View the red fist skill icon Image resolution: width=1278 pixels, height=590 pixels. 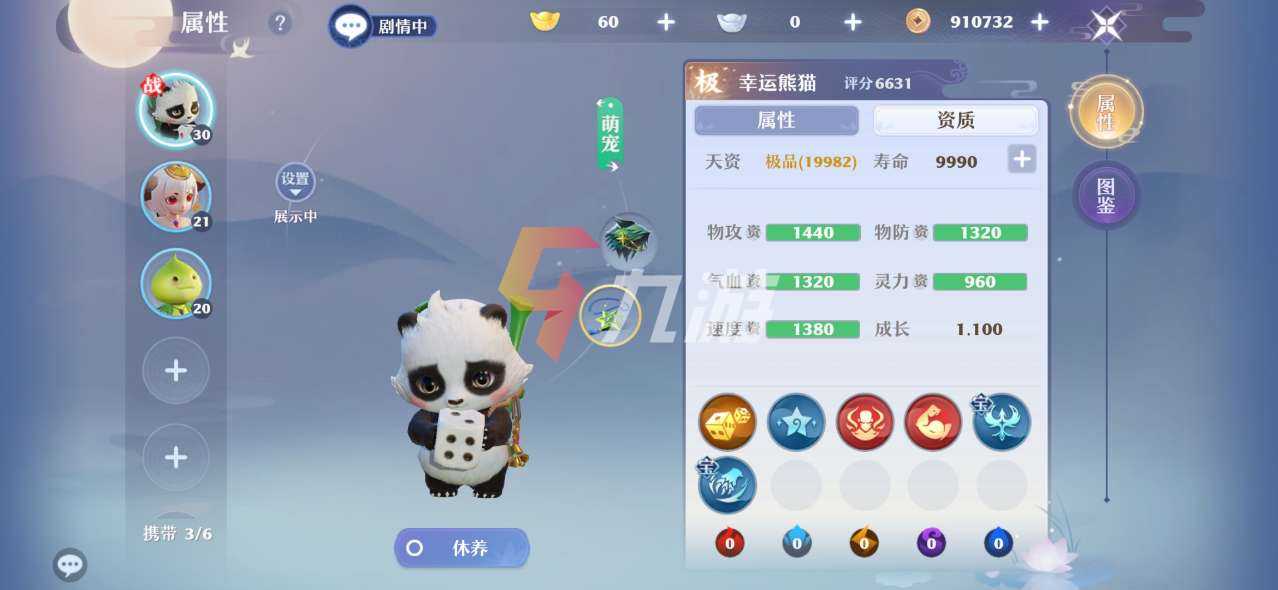(932, 422)
